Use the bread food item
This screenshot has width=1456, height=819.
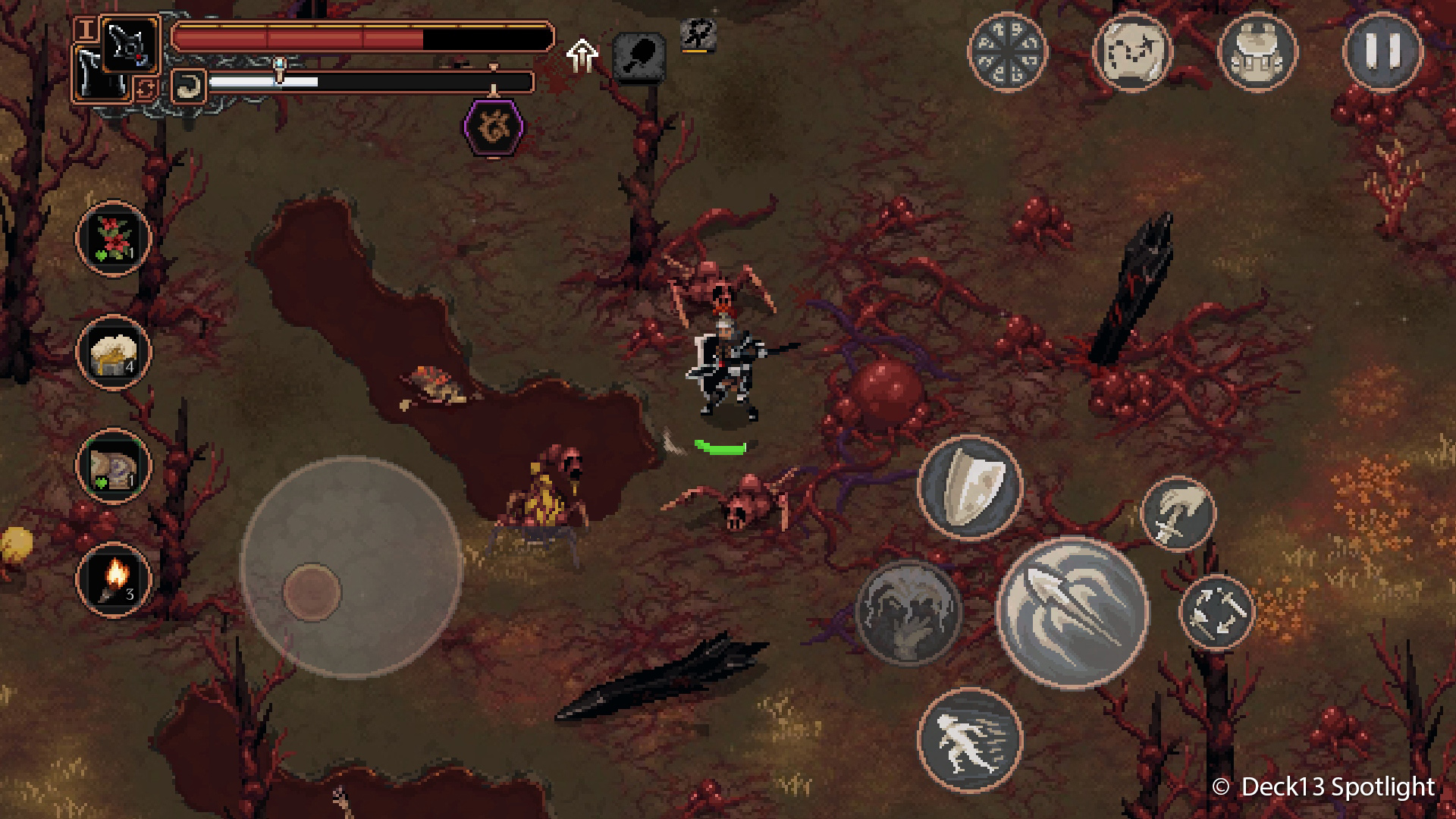click(x=113, y=352)
